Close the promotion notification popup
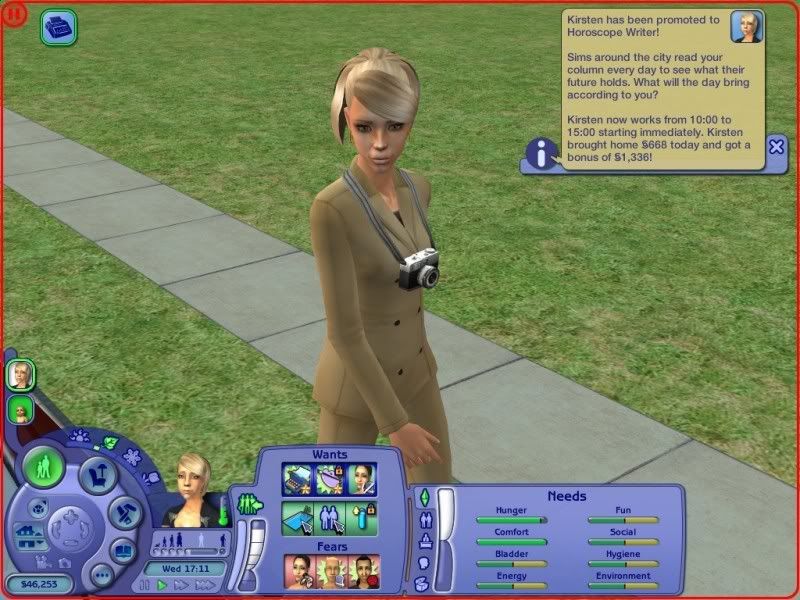 pos(776,146)
